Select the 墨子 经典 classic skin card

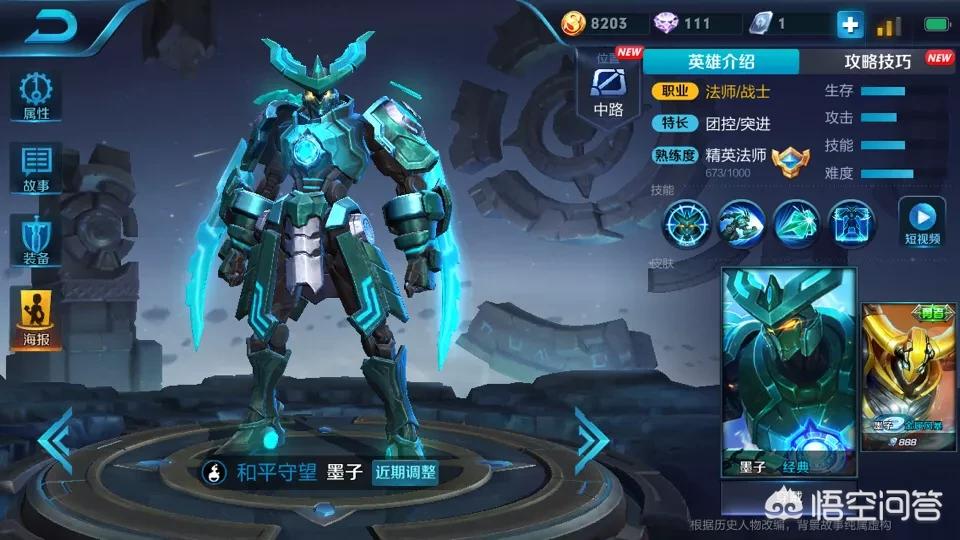pyautogui.click(x=789, y=372)
